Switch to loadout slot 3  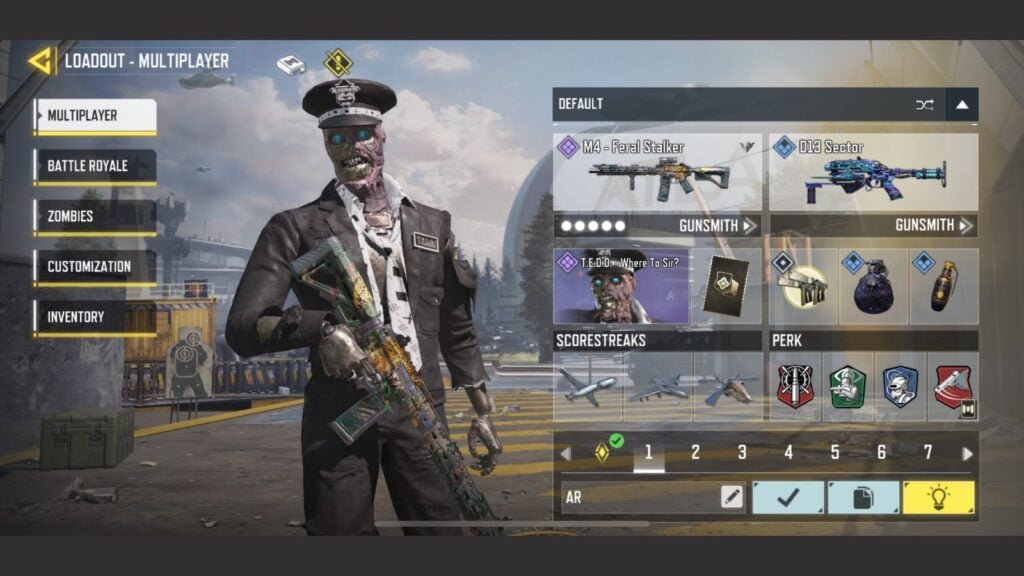pyautogui.click(x=742, y=453)
